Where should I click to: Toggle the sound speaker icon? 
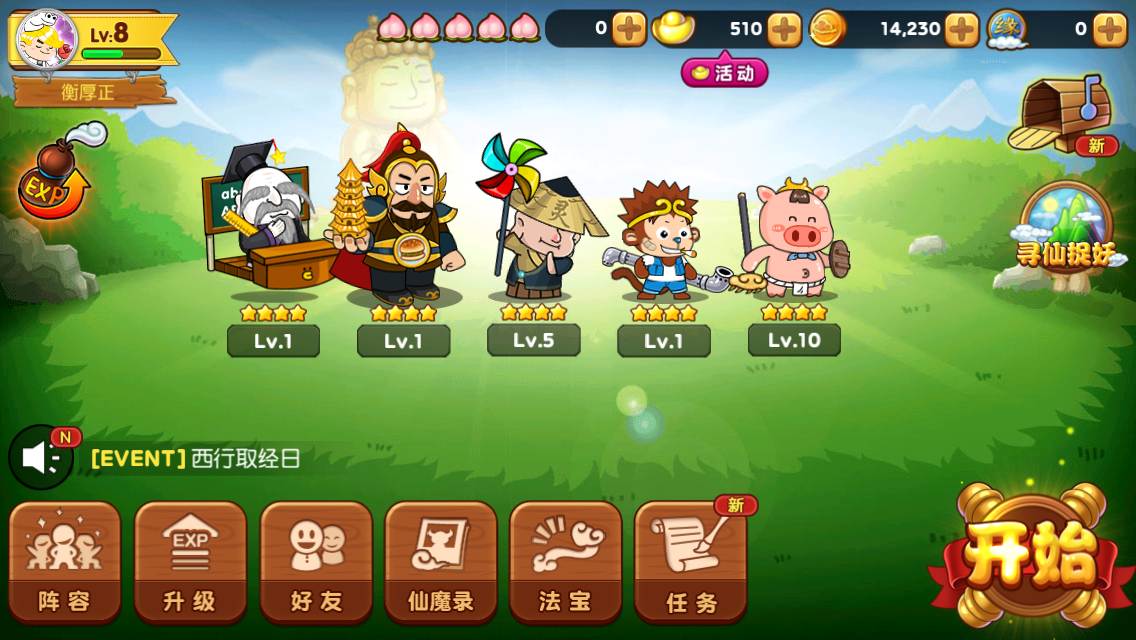tap(41, 458)
